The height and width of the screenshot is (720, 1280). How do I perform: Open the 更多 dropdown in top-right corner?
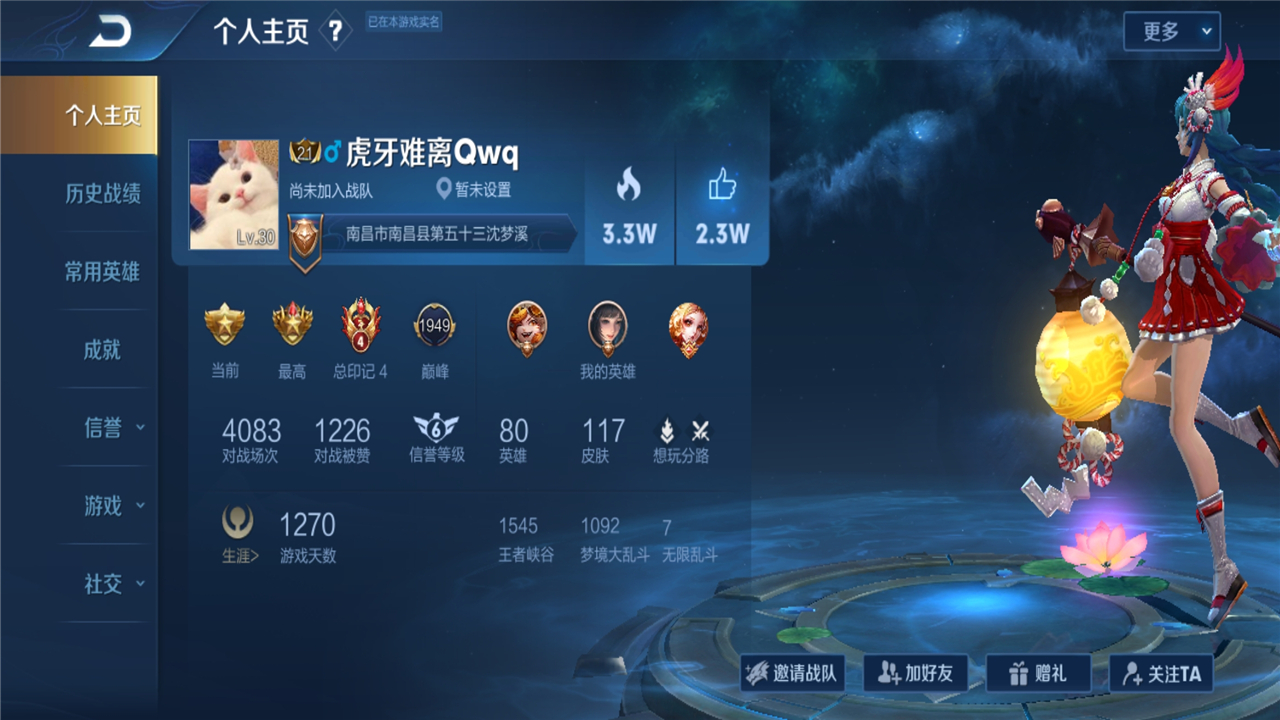tap(1171, 30)
